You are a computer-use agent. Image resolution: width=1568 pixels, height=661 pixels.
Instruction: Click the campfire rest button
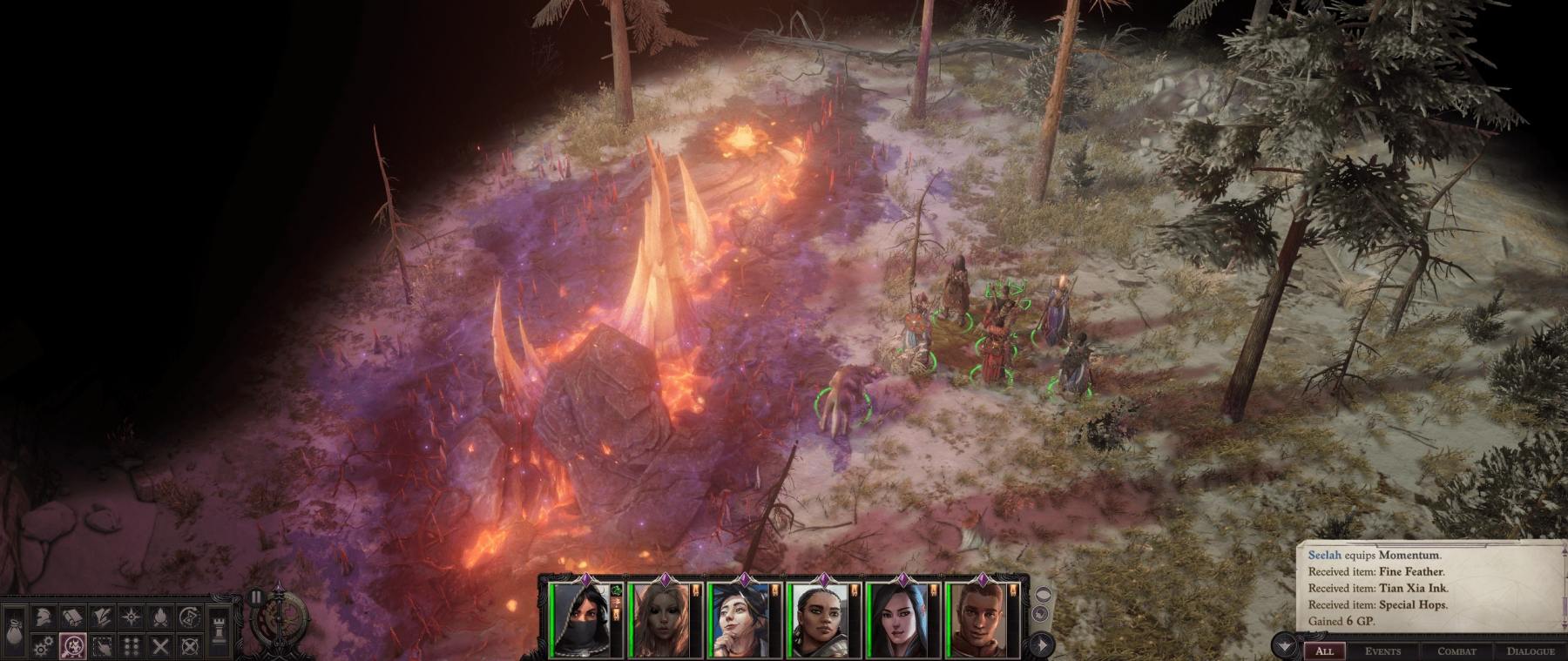(x=161, y=617)
